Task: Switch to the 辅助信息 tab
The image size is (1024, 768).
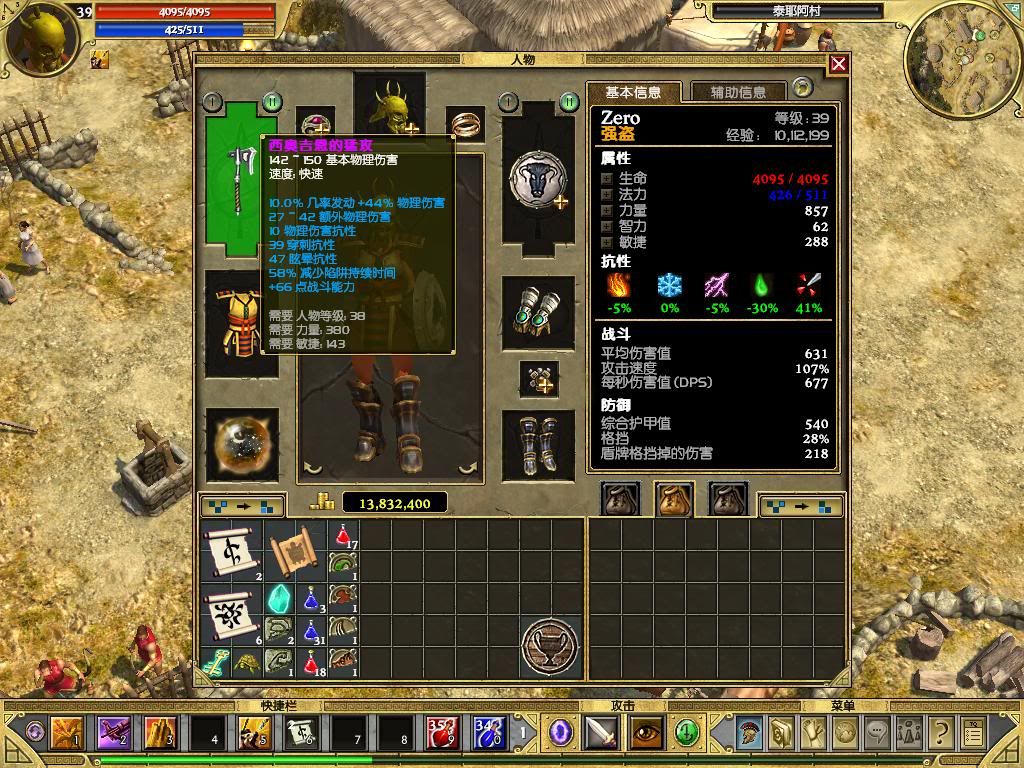Action: tap(738, 92)
